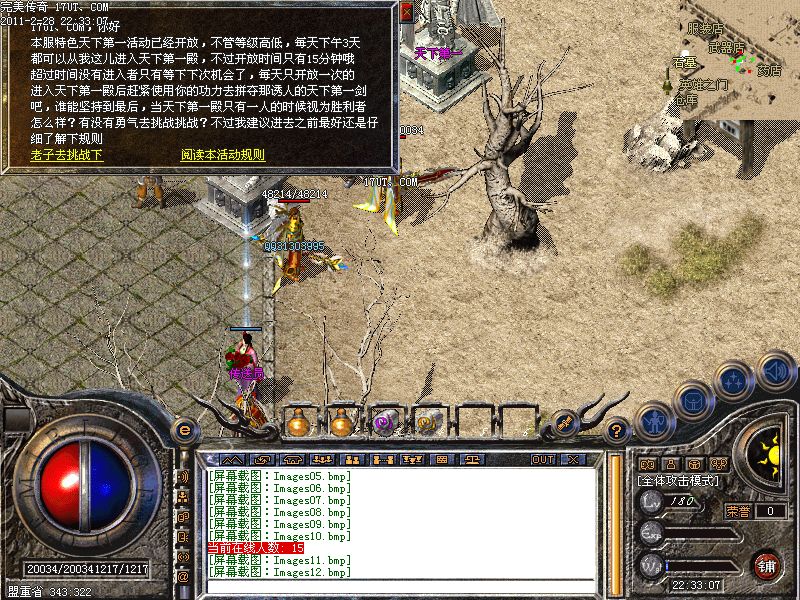Select the grey scroll belt slot
The image size is (800, 600).
[427, 422]
